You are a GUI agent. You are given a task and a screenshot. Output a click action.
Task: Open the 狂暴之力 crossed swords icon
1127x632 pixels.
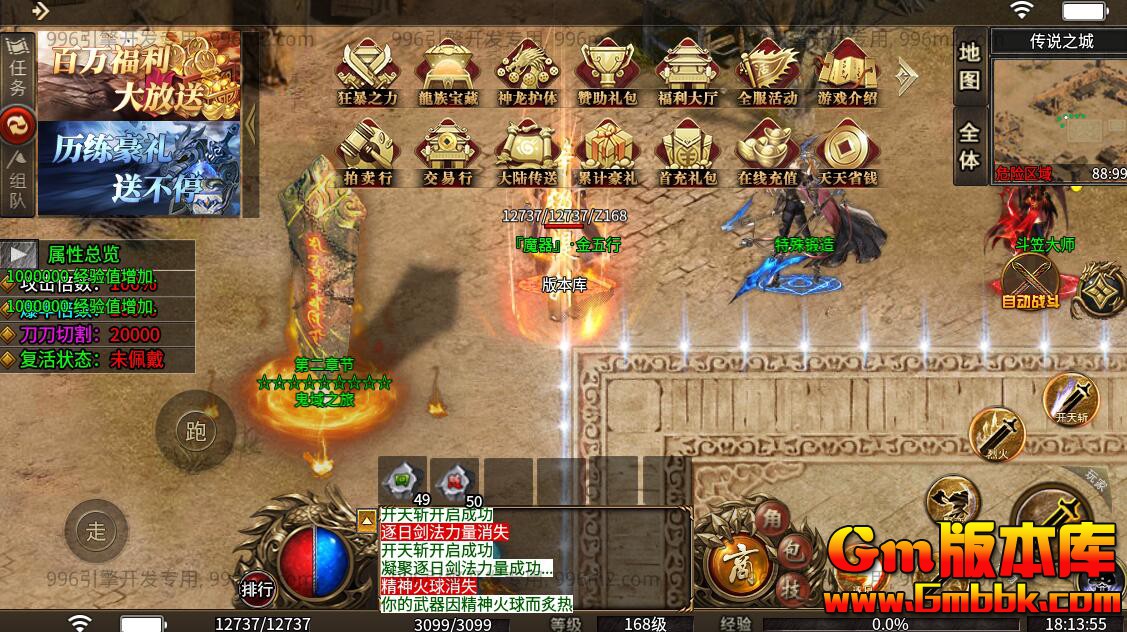367,68
